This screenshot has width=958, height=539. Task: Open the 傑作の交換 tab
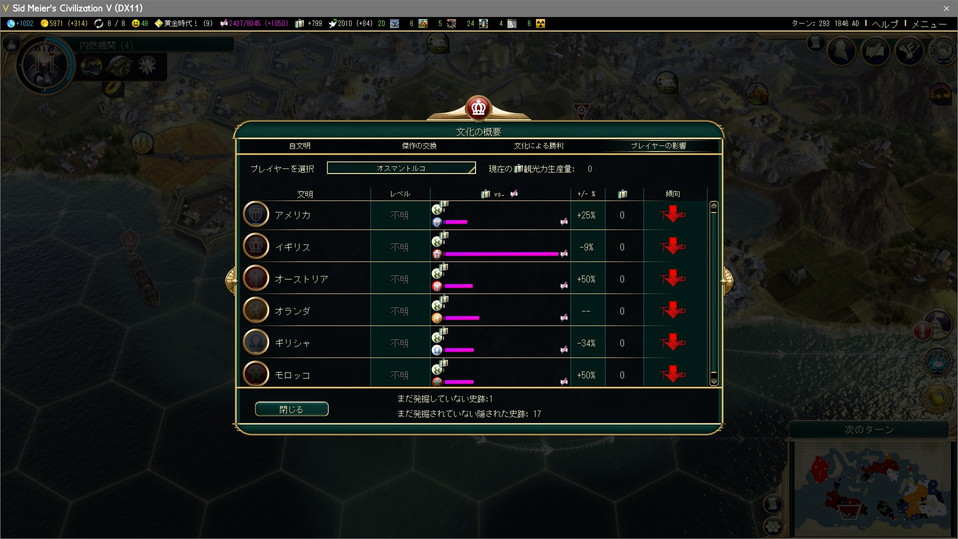coord(419,146)
